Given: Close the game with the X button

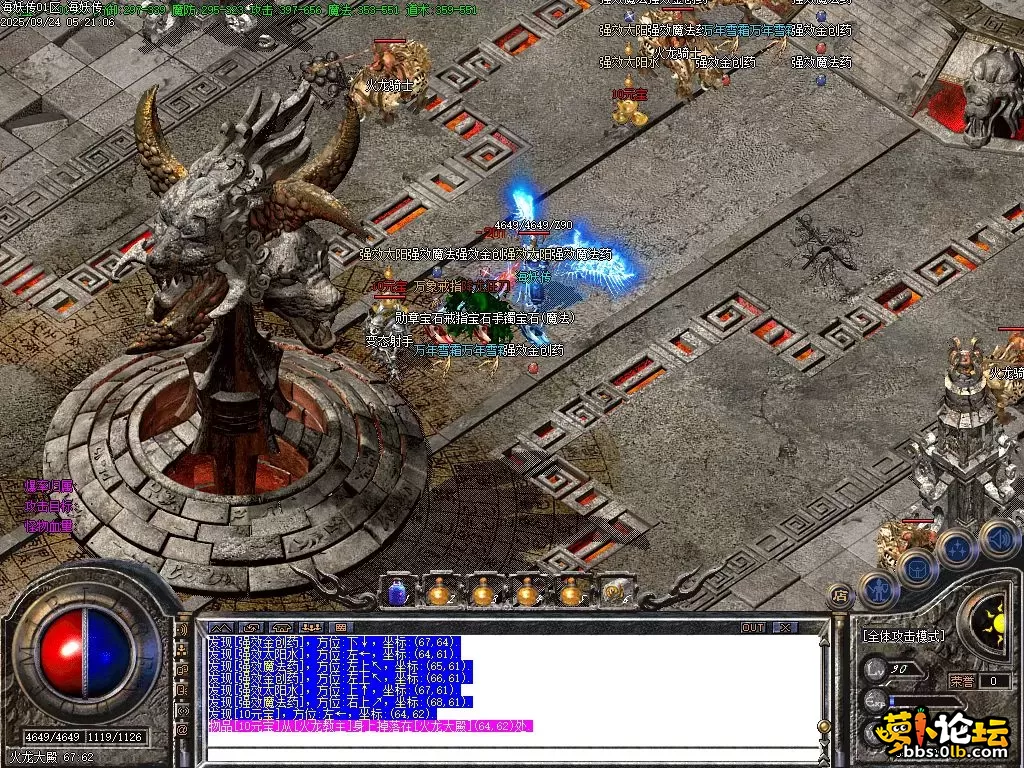Looking at the screenshot, I should [x=785, y=627].
